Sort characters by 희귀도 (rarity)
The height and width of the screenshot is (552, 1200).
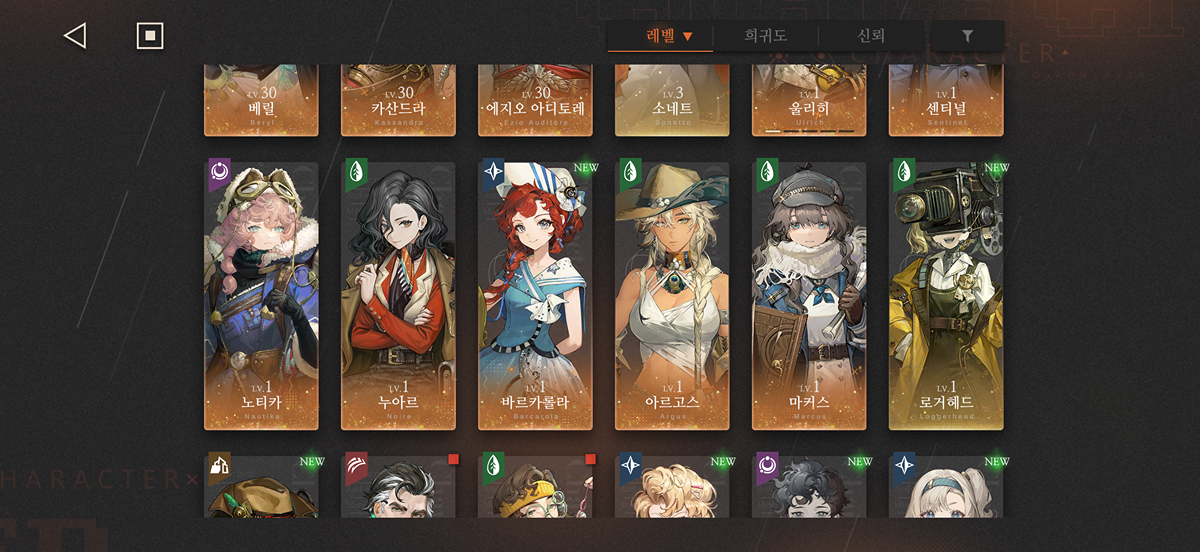click(765, 36)
